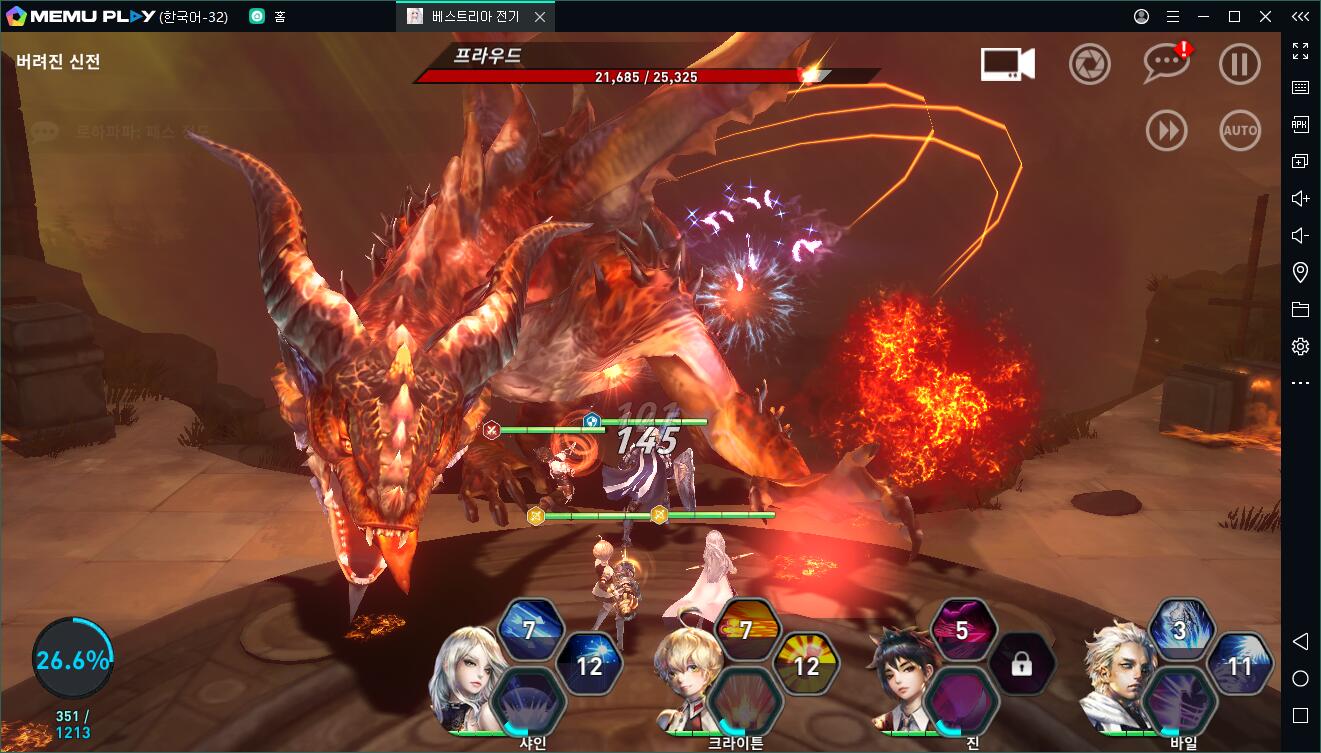1321x753 pixels.
Task: Open MEmu emulator settings gear
Action: click(1300, 347)
